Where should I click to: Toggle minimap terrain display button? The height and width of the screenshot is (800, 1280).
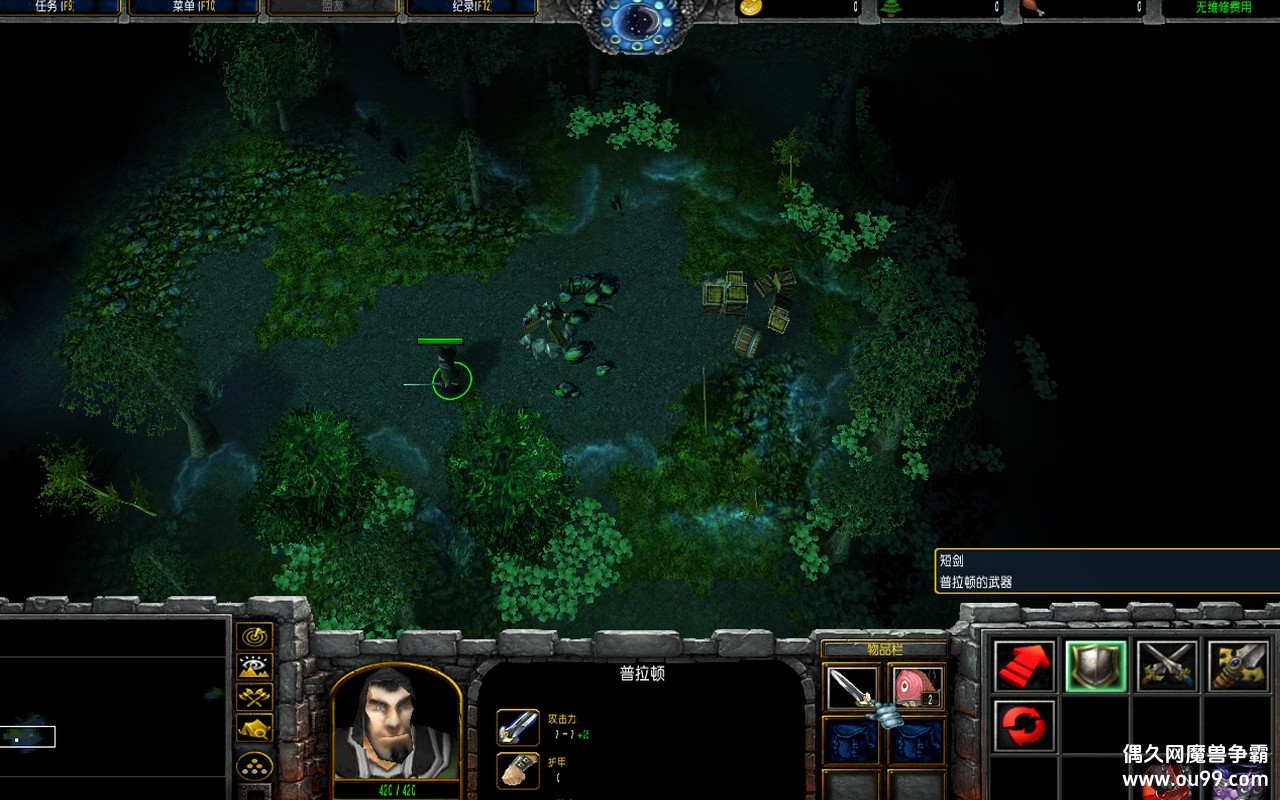[x=255, y=667]
